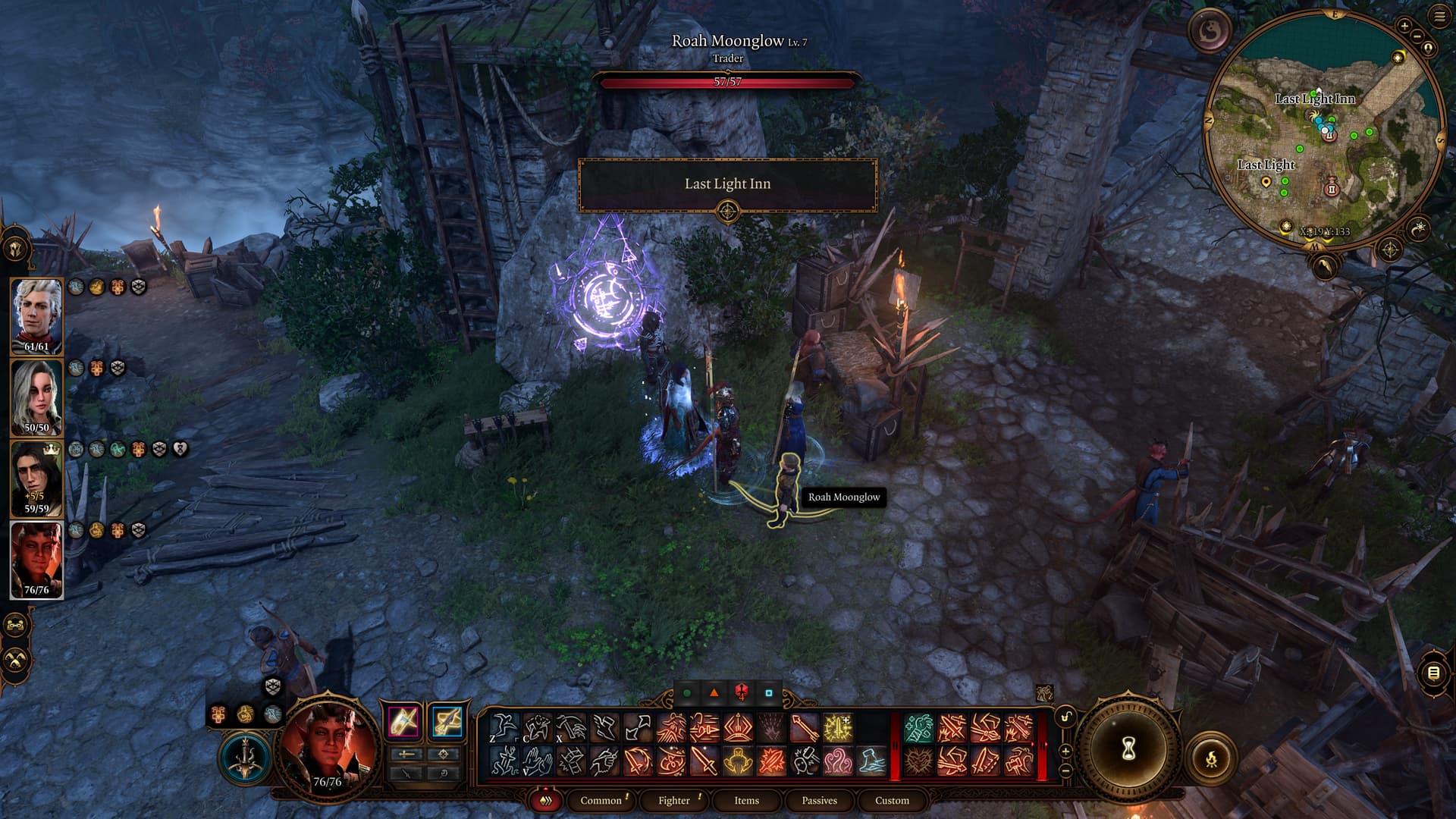Open the campfire rest button
Viewport: 1456px width, 819px height.
click(1211, 758)
